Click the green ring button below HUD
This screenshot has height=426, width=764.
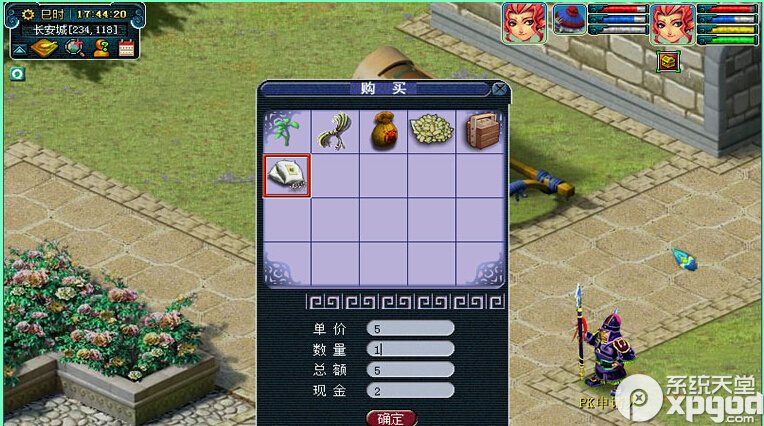pos(17,73)
